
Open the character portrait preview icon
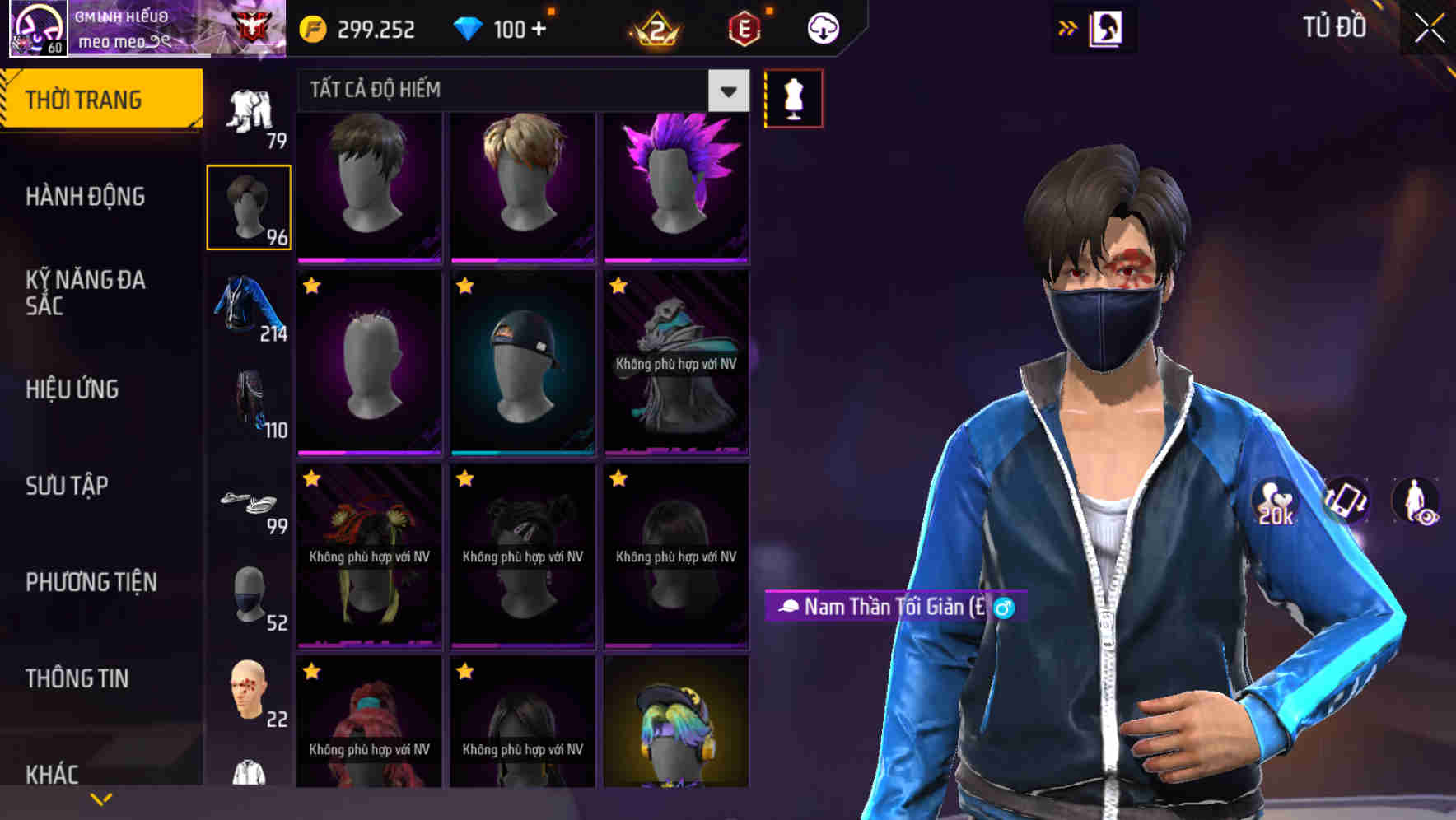(1106, 27)
